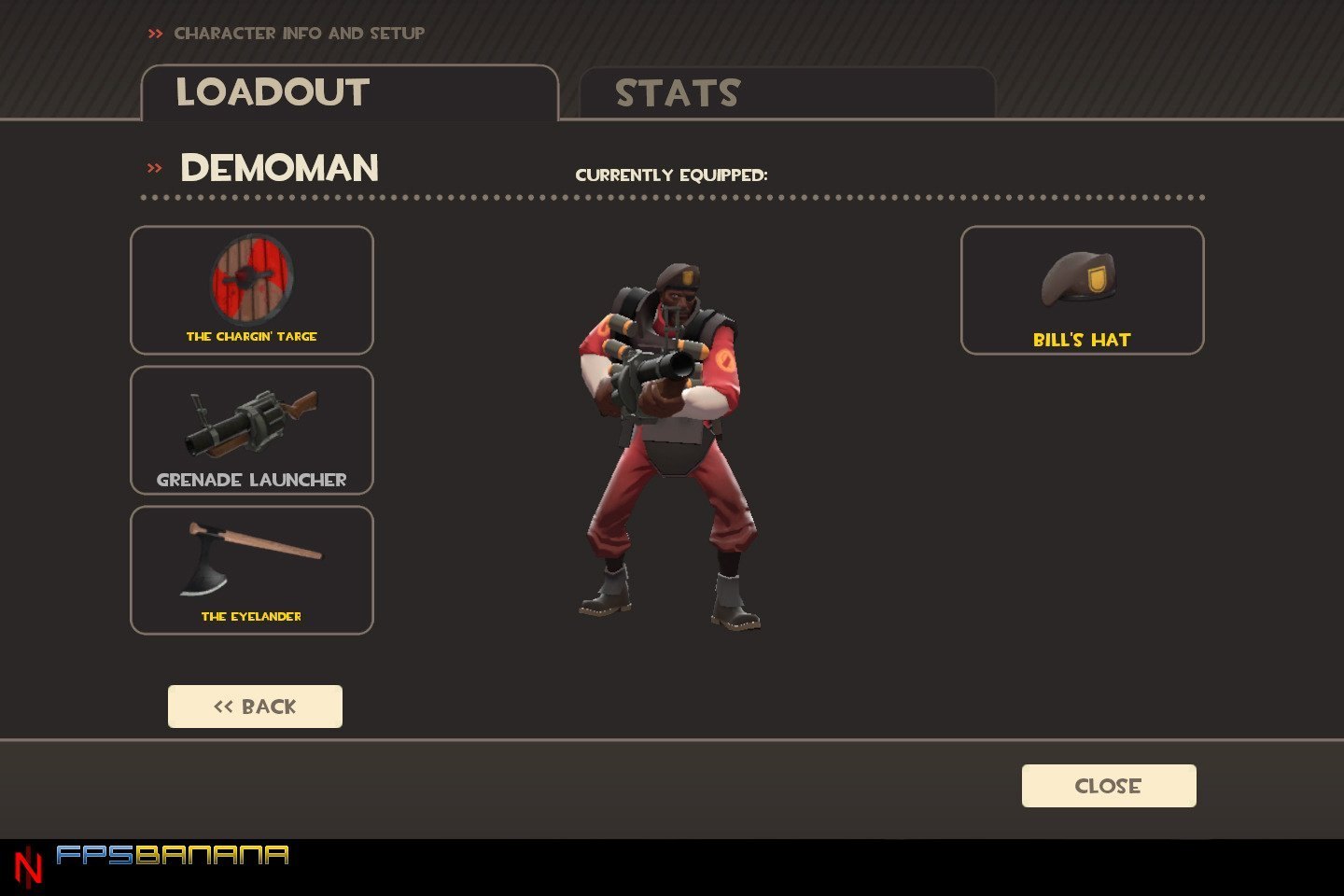Open the Bill's Hat cosmetic slot
This screenshot has width=1344, height=896.
coord(1082,290)
